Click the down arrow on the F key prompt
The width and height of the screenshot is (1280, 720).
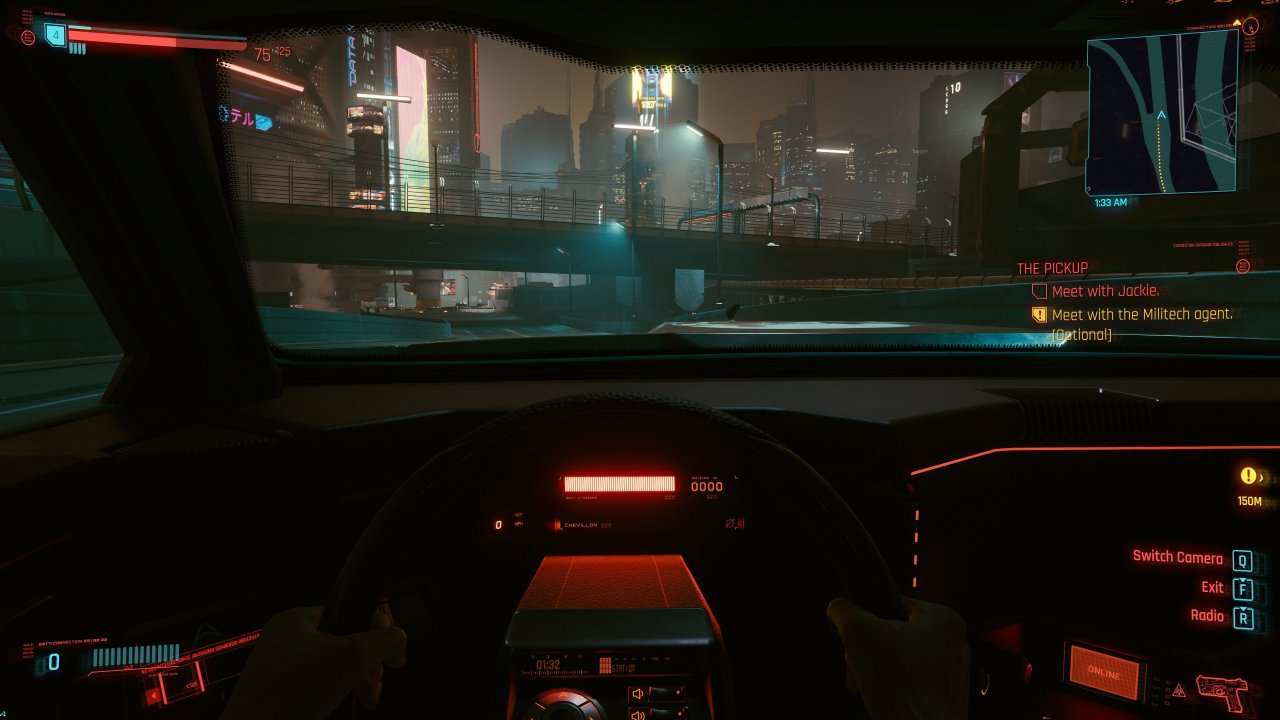(1242, 581)
